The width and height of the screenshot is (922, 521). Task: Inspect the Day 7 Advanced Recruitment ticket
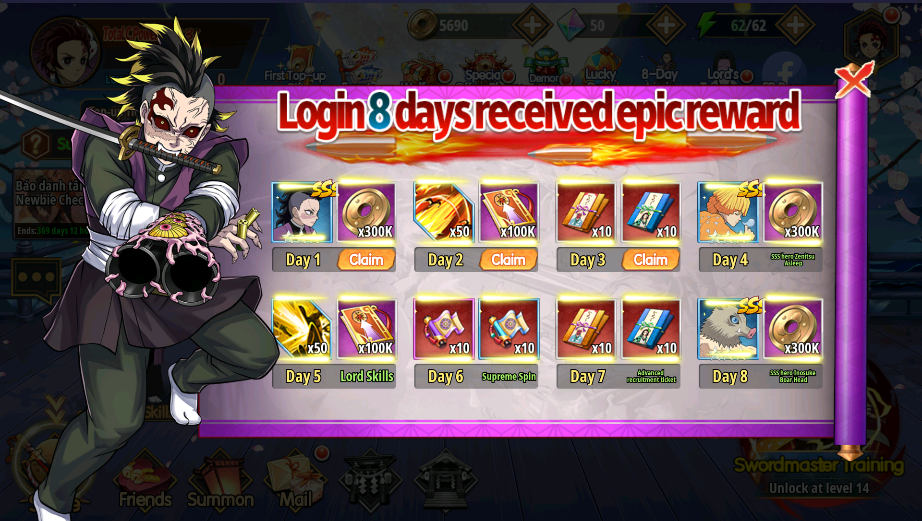651,329
